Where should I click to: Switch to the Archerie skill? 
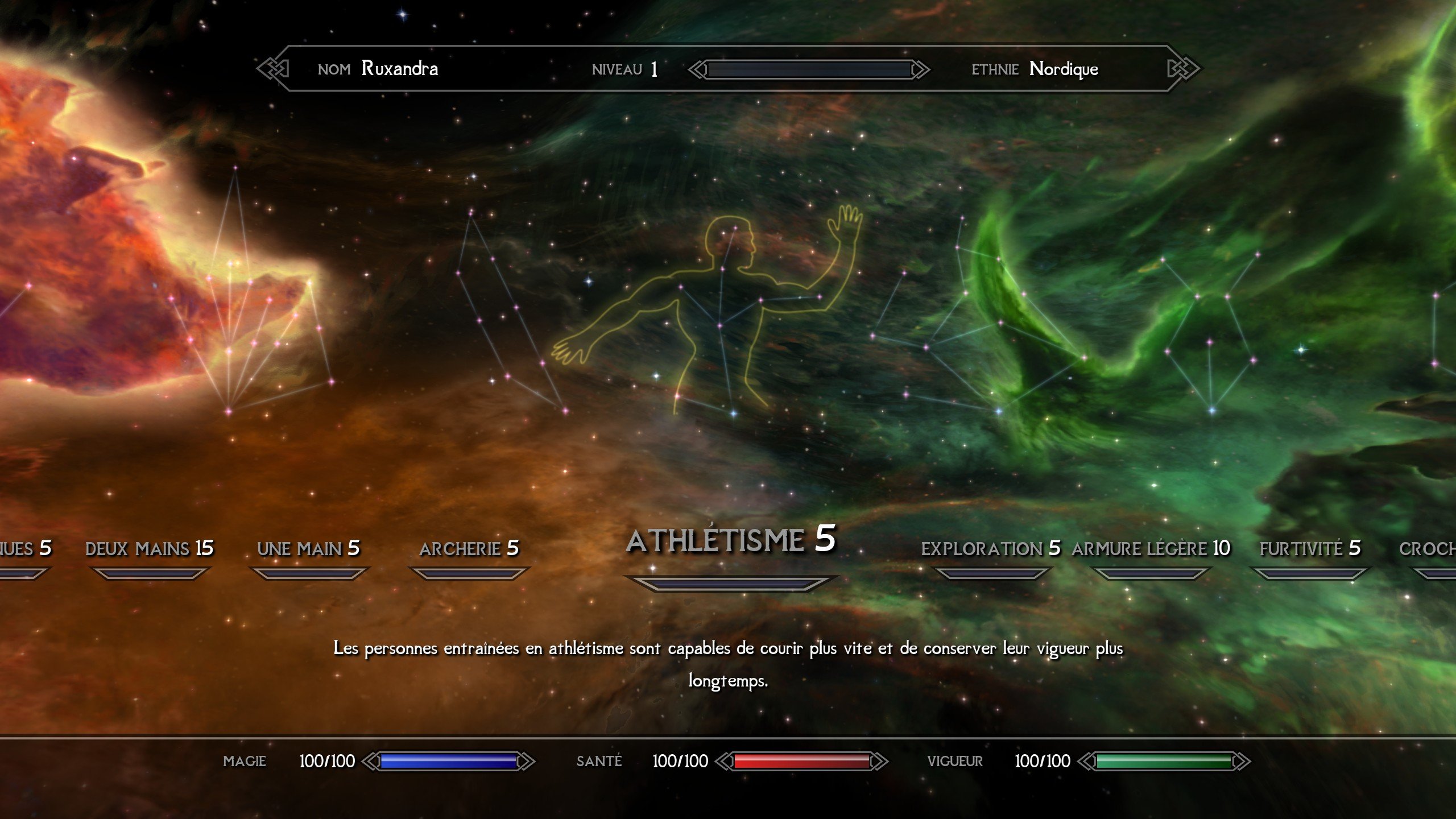(x=469, y=549)
